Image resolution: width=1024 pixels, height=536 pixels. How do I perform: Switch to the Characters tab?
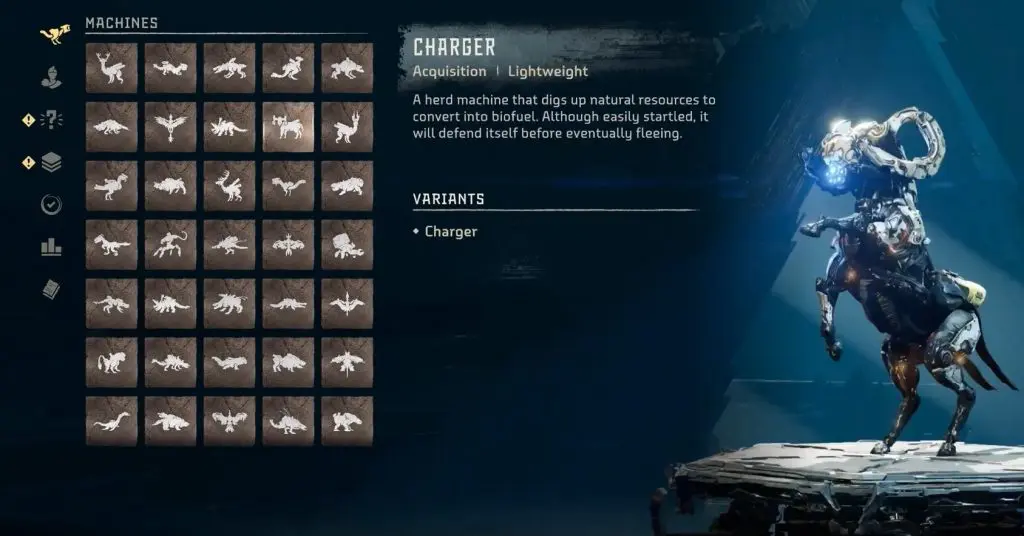pyautogui.click(x=52, y=78)
